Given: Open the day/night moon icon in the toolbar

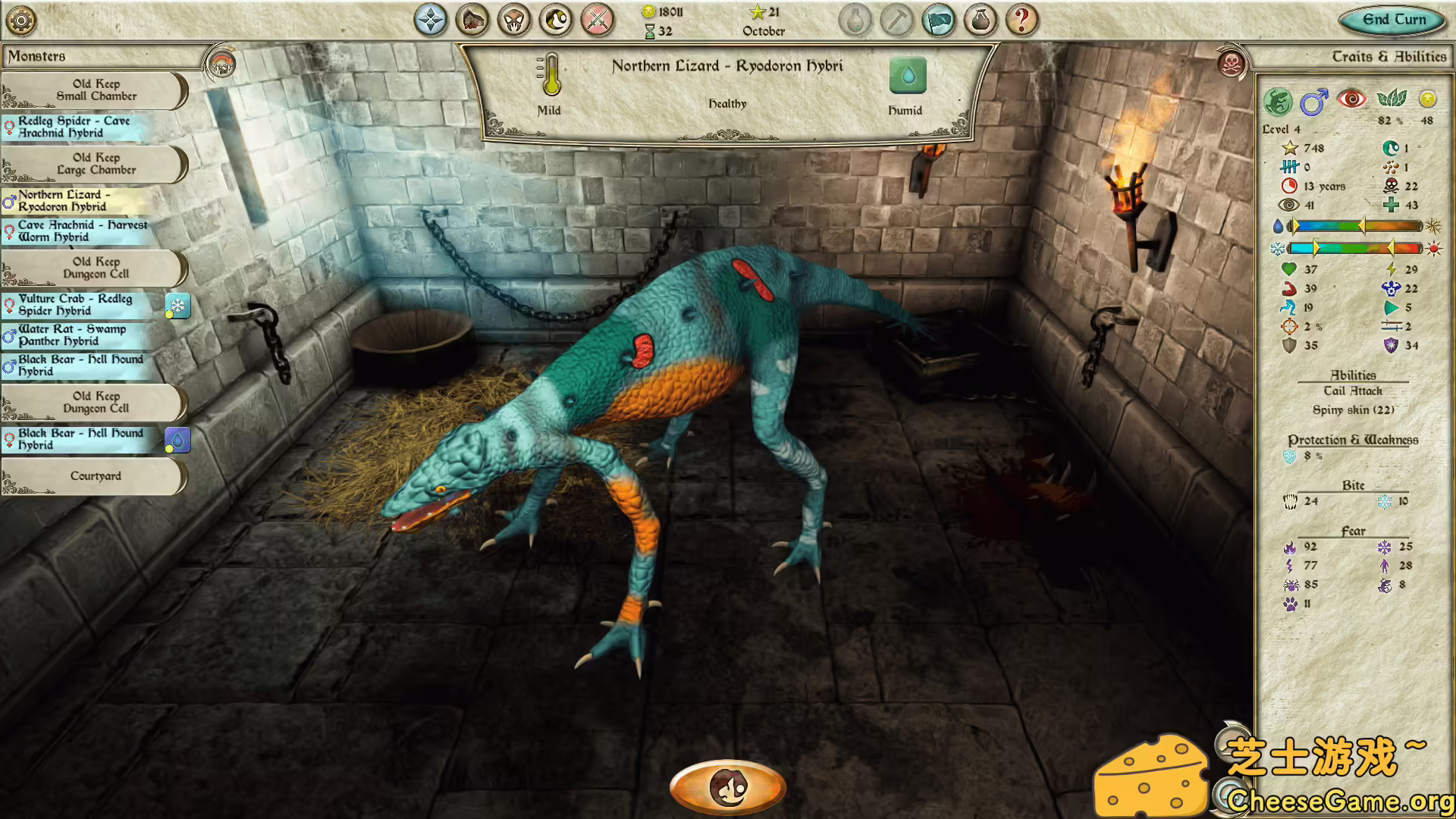Looking at the screenshot, I should (556, 20).
